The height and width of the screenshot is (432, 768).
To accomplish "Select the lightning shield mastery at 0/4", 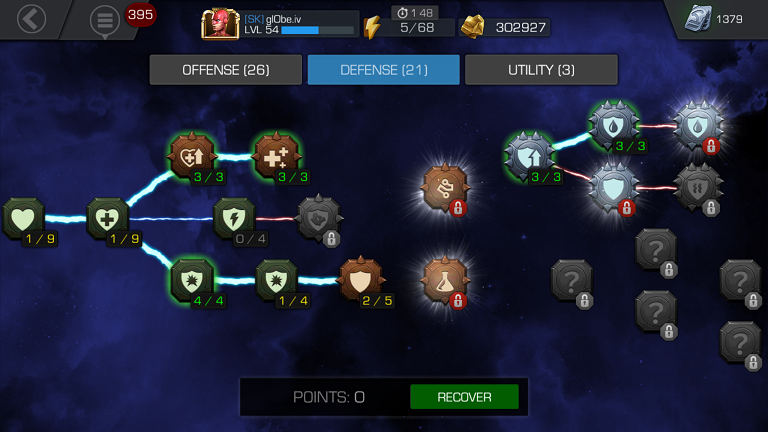I will (x=234, y=218).
